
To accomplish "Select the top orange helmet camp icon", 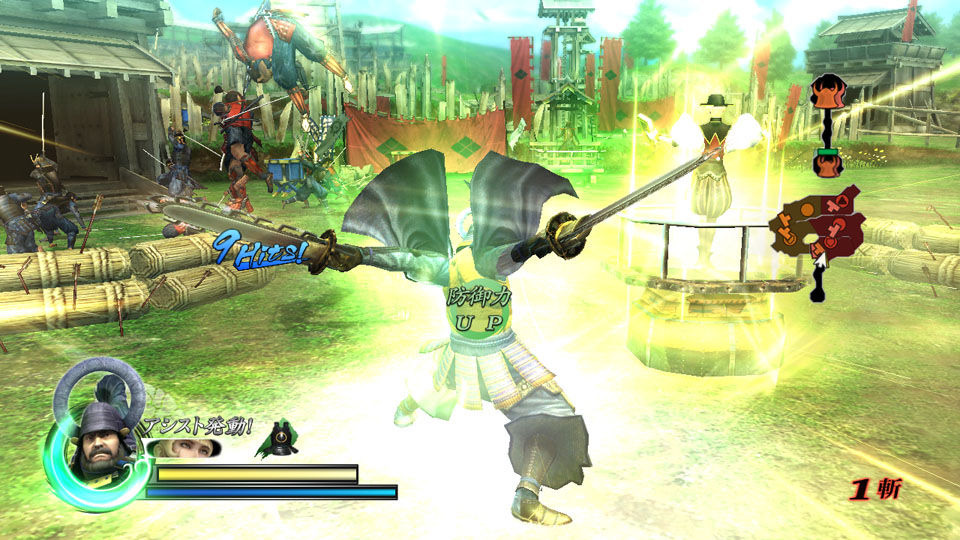I will pos(826,93).
